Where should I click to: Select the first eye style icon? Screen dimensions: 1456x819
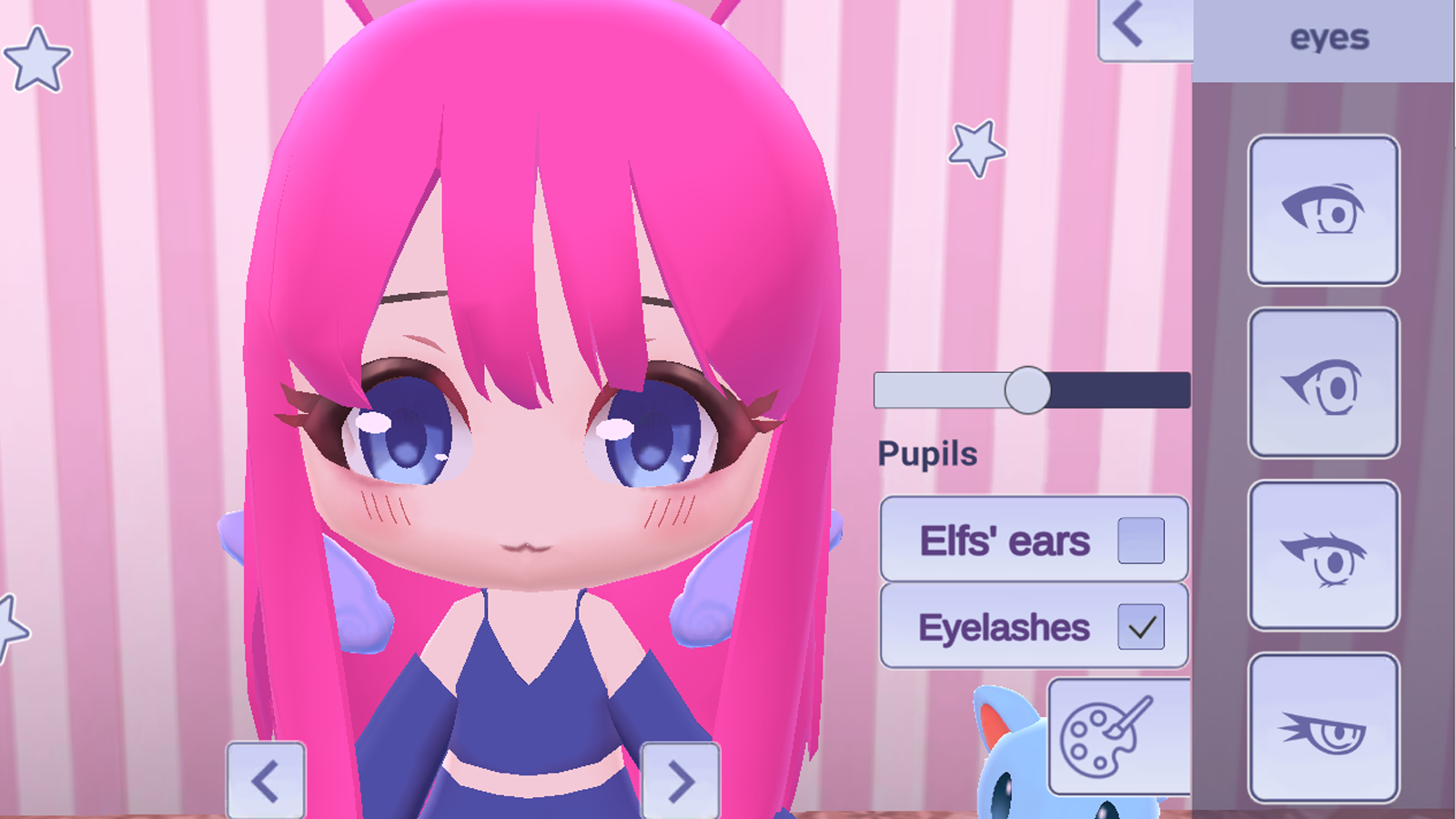1323,210
